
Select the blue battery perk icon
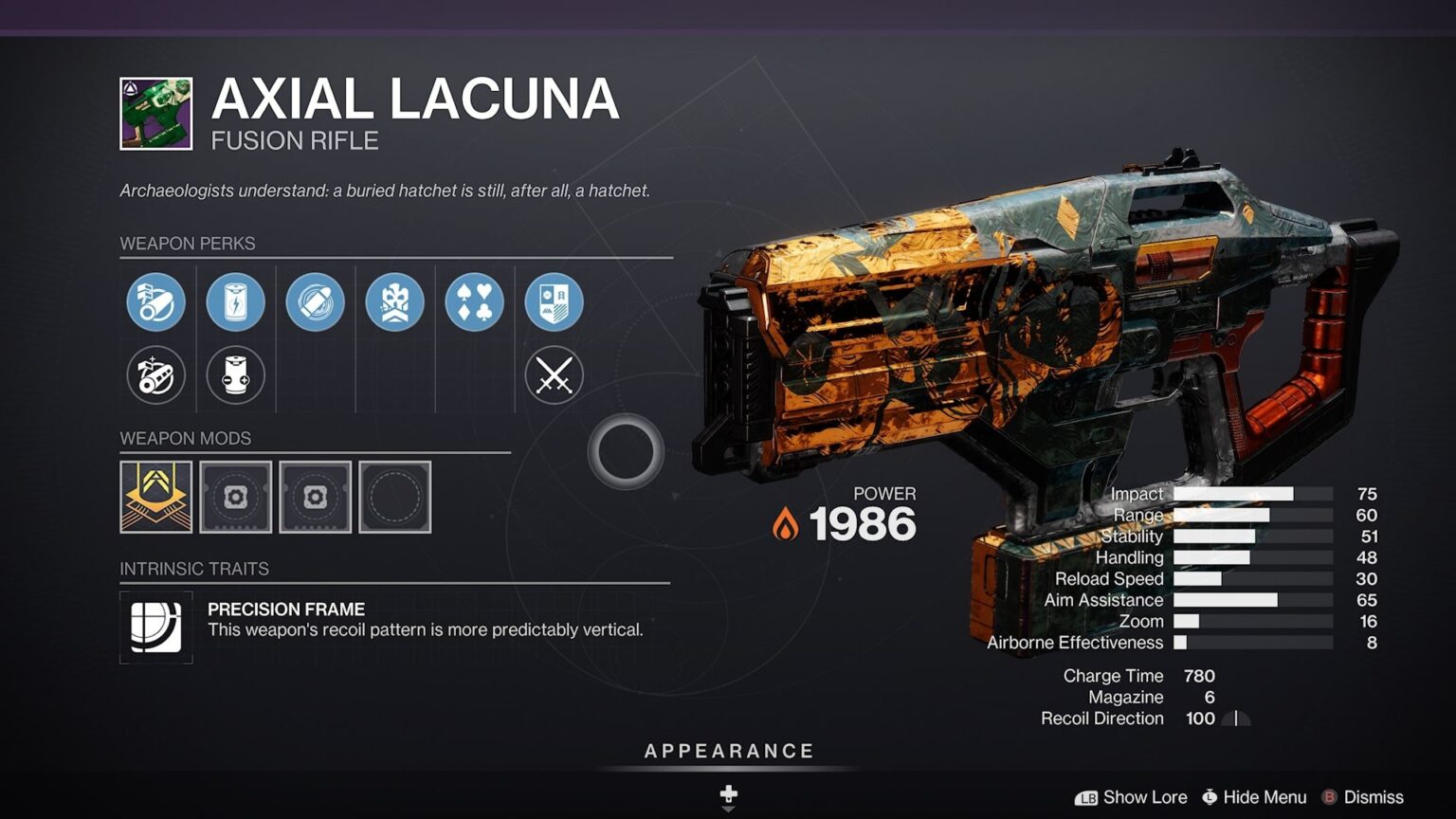(x=235, y=301)
